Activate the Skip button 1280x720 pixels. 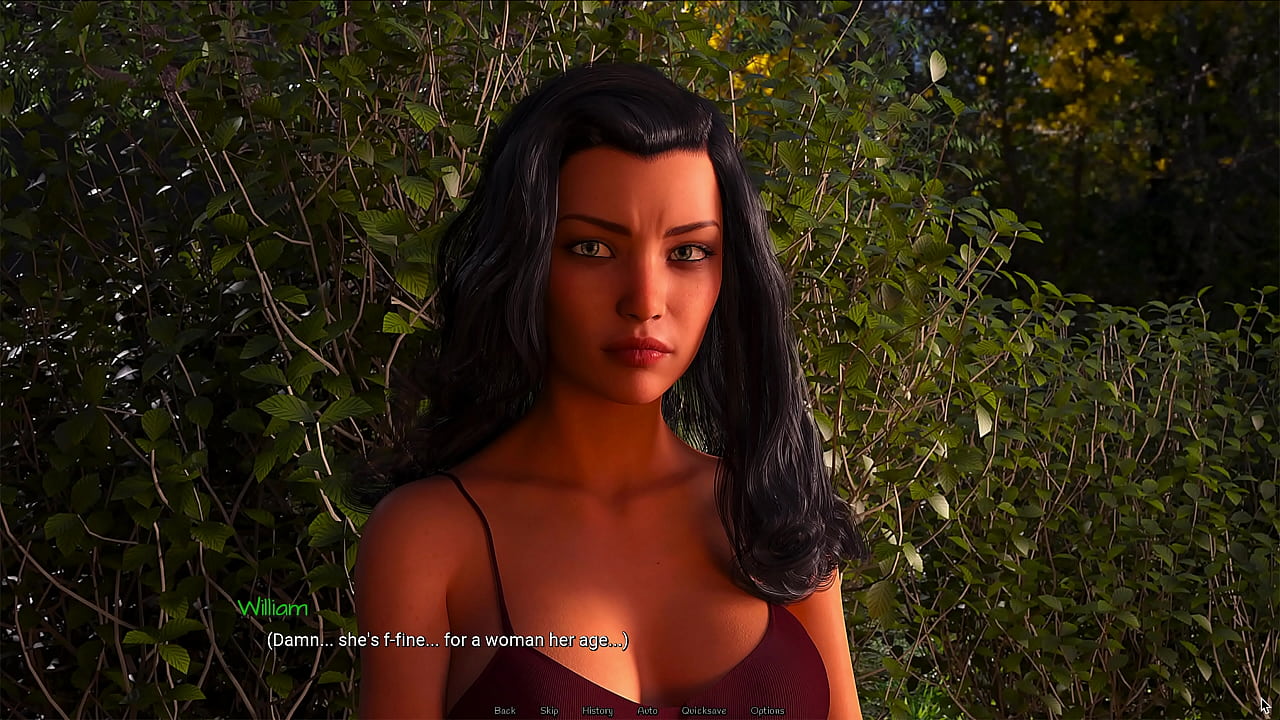tap(549, 710)
